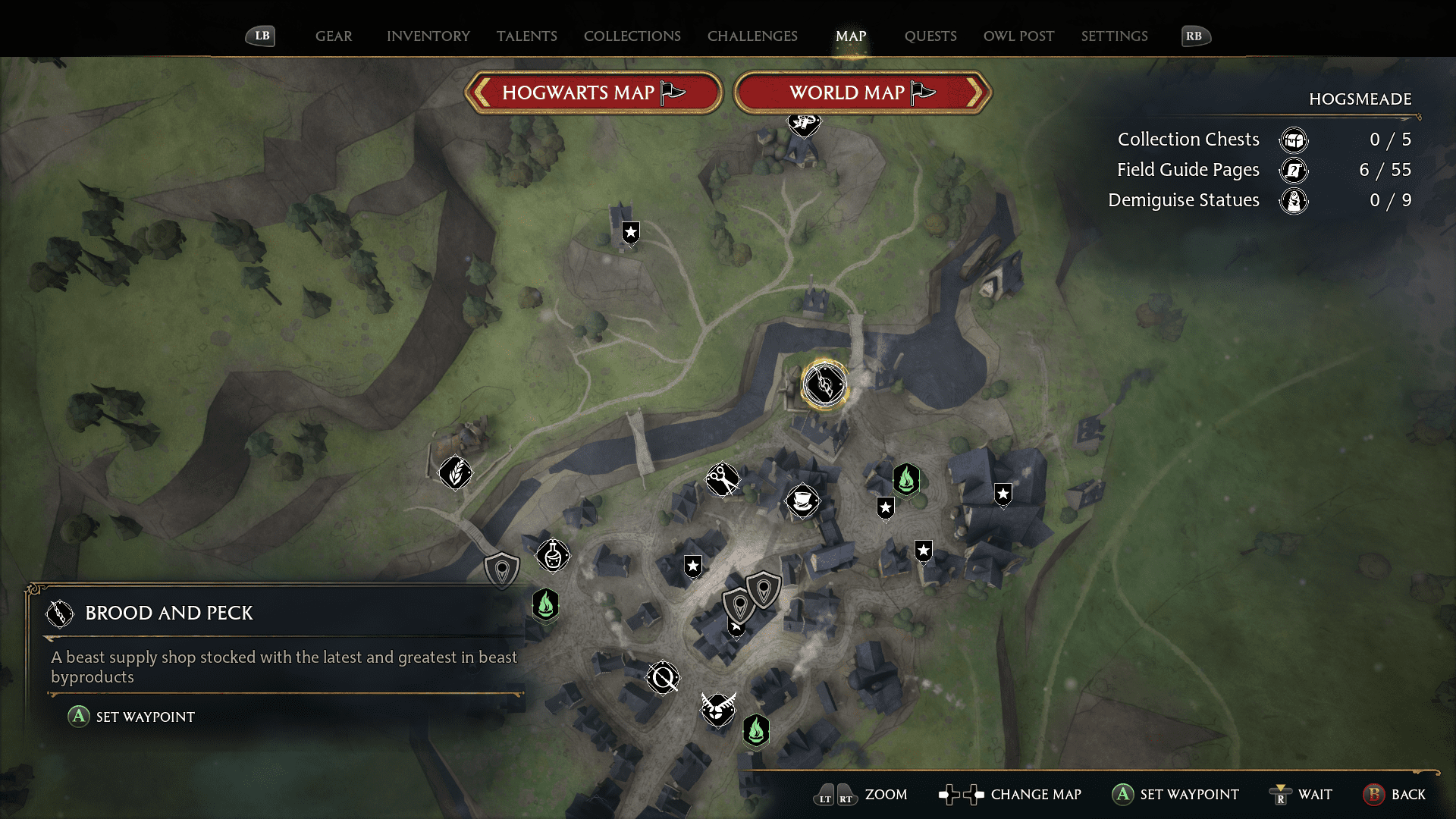
Task: Click the scissors shop icon near the town square
Action: click(x=723, y=480)
